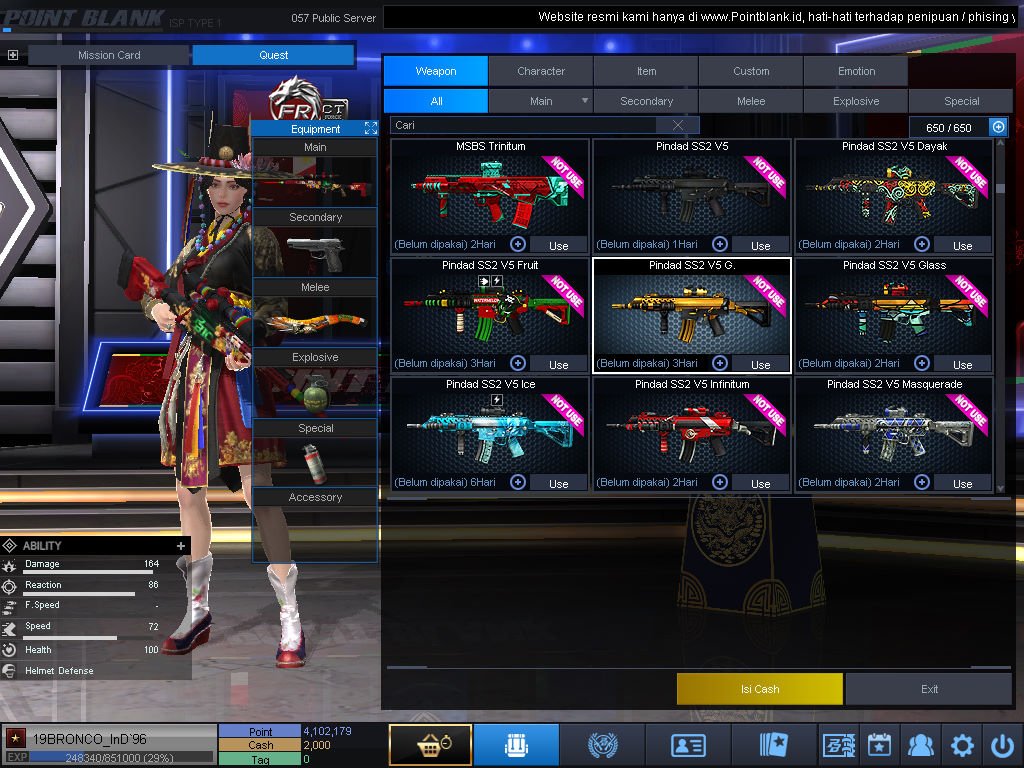1024x768 pixels.
Task: Switch to the Character tab
Action: (x=541, y=71)
